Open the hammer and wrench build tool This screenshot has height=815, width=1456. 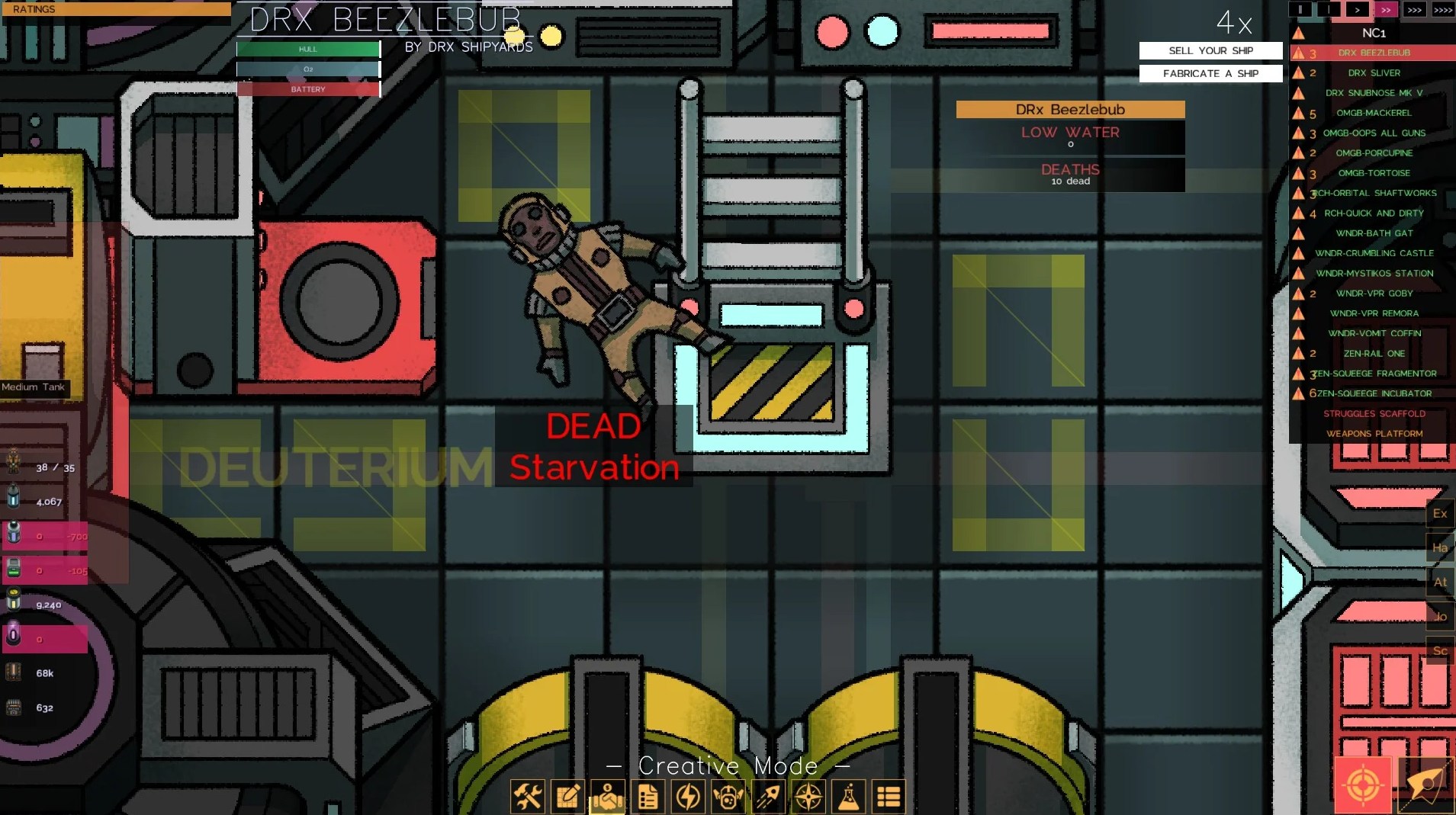(x=528, y=797)
